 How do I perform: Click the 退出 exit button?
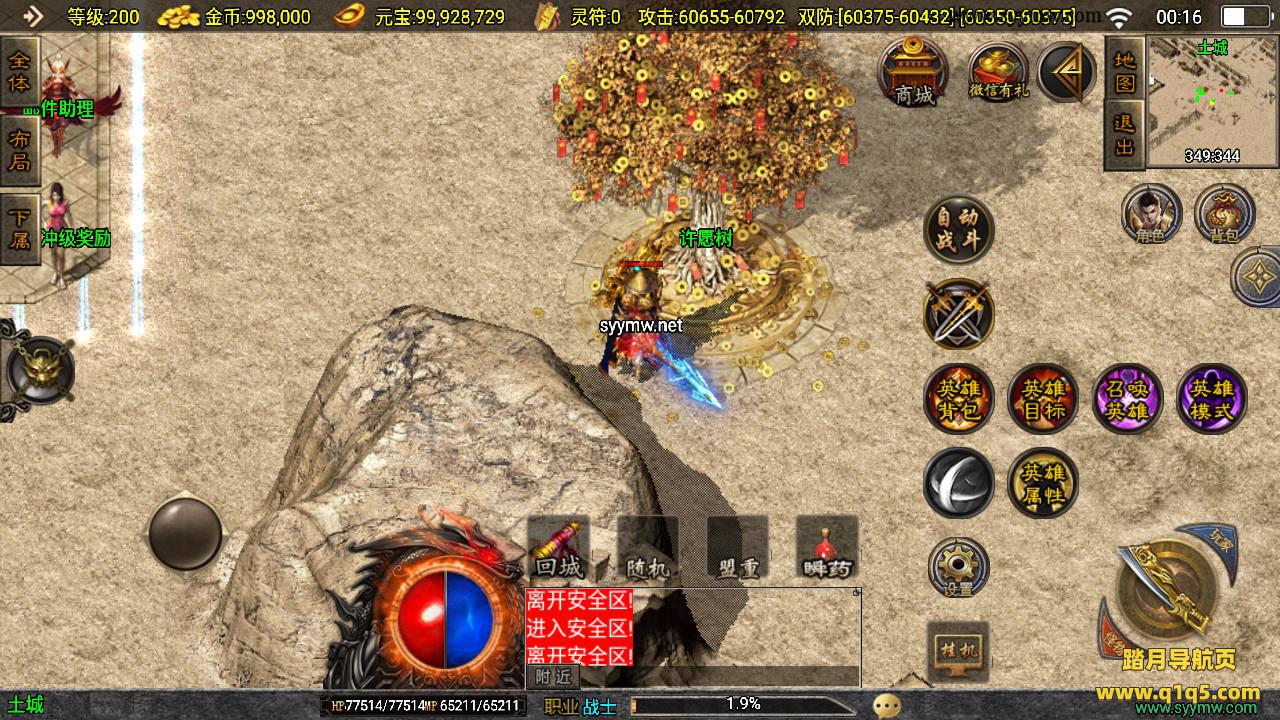(x=1125, y=135)
